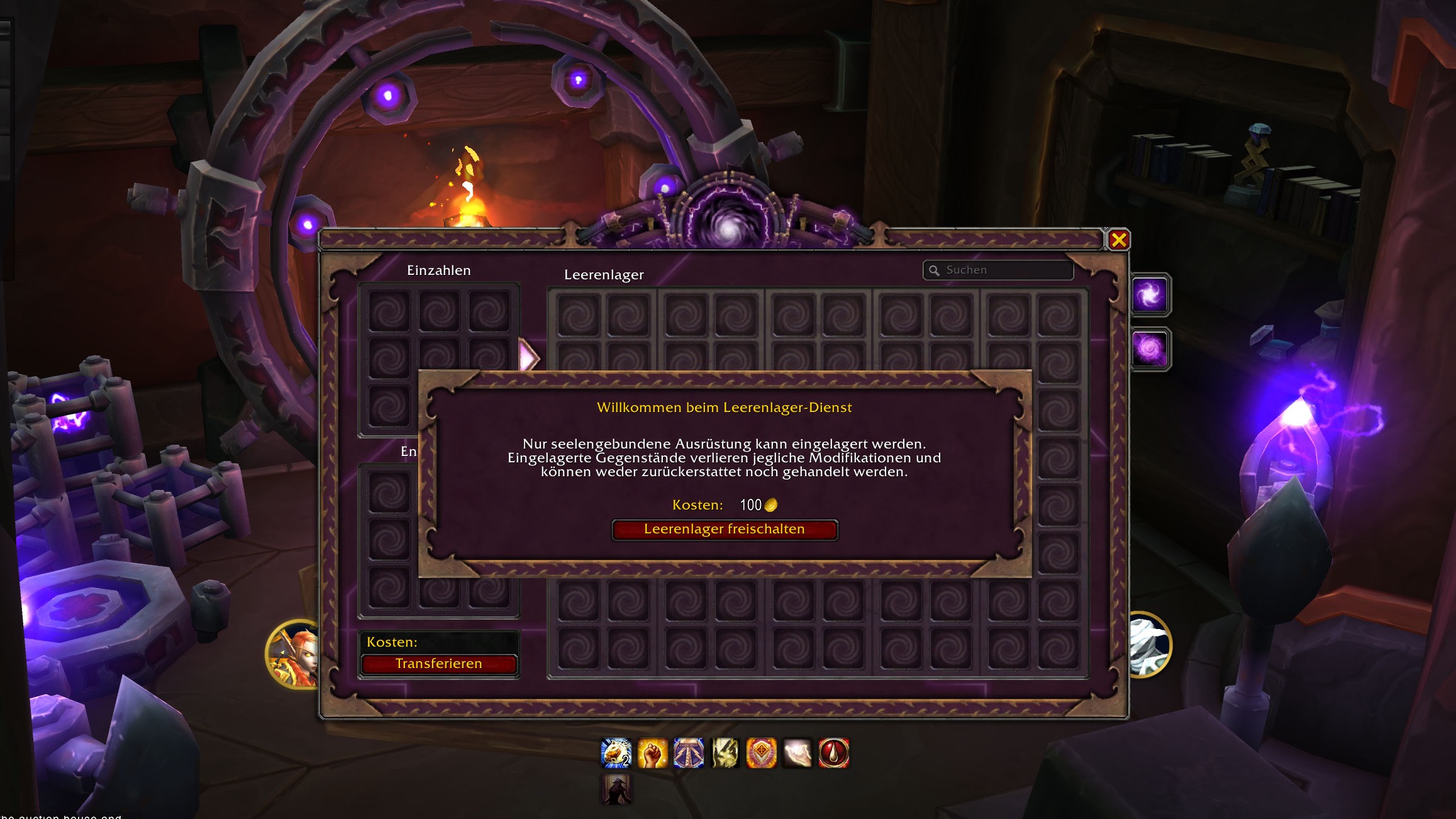Use the golden fist ability
1456x819 pixels.
click(653, 753)
